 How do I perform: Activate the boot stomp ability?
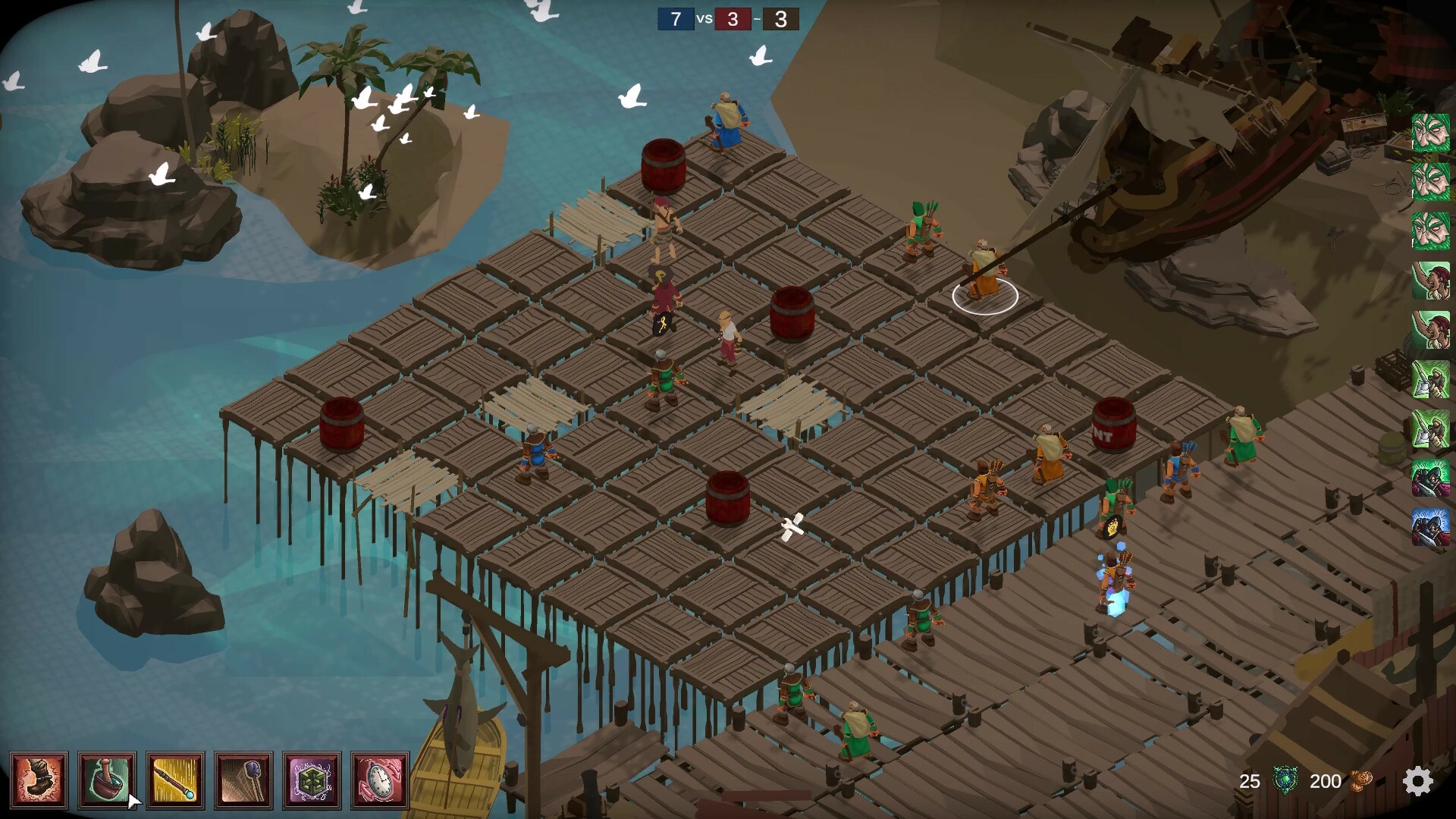[39, 780]
